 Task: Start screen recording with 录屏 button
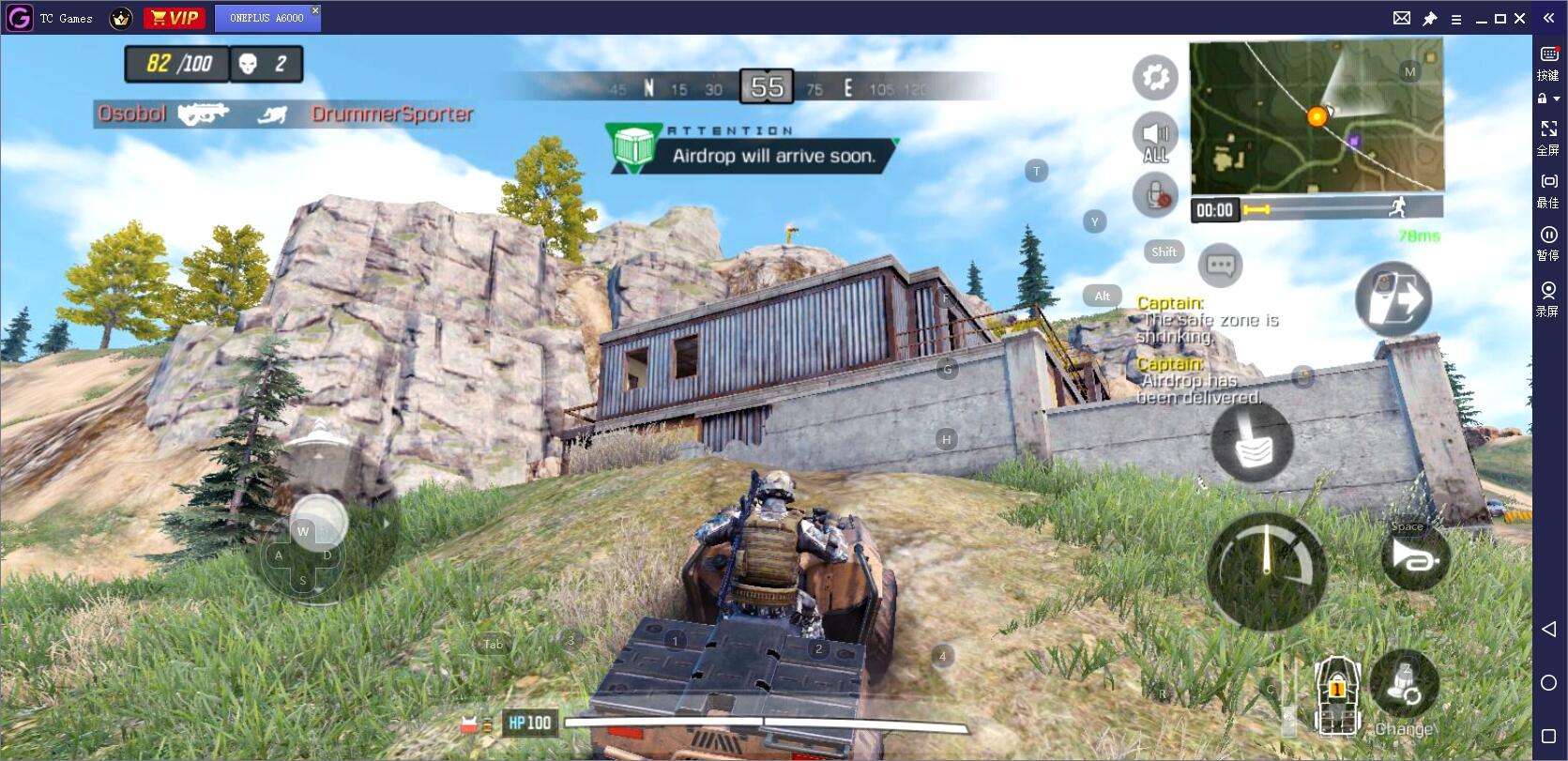(1548, 297)
